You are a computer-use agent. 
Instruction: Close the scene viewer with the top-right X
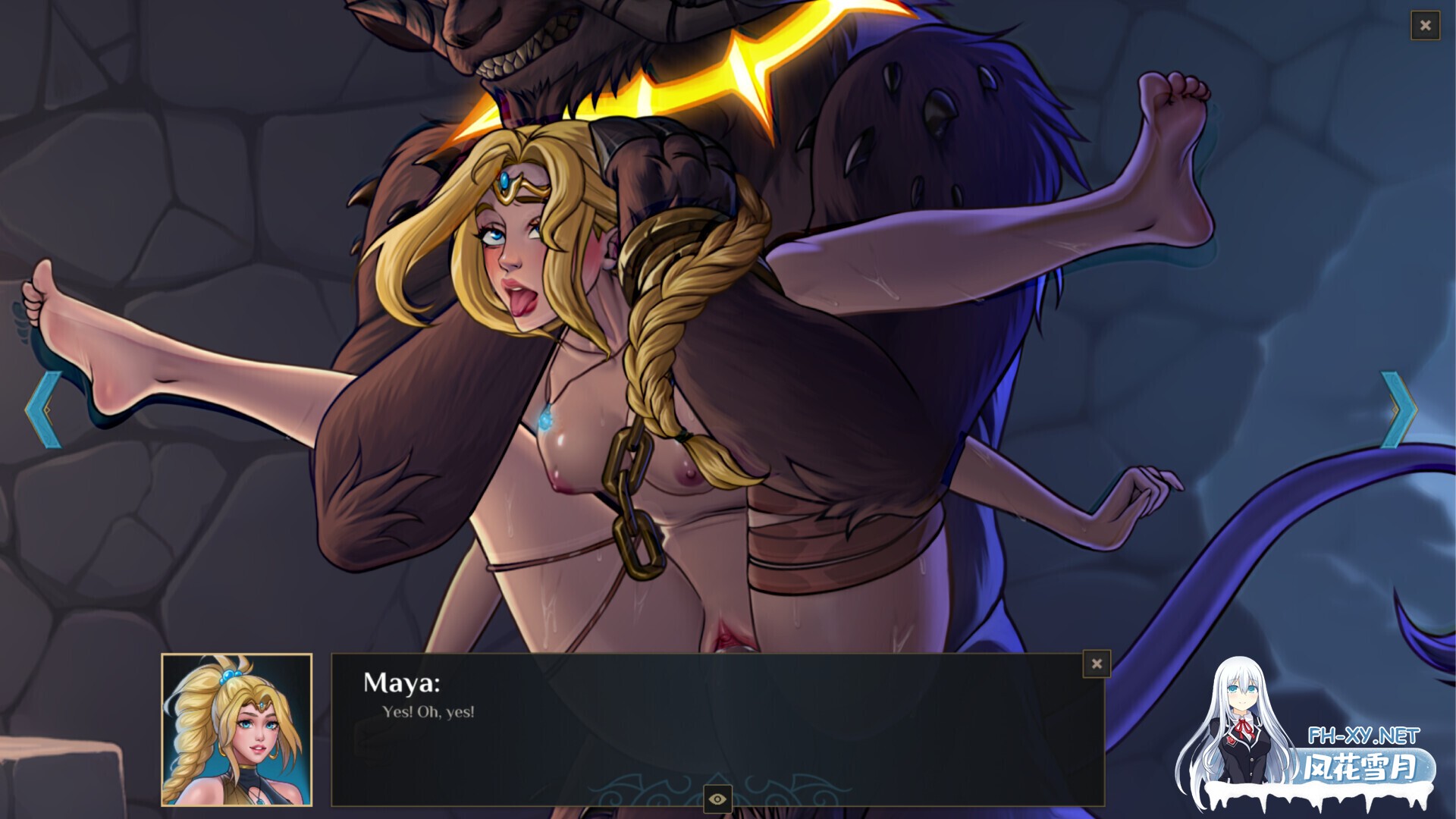coord(1425,26)
